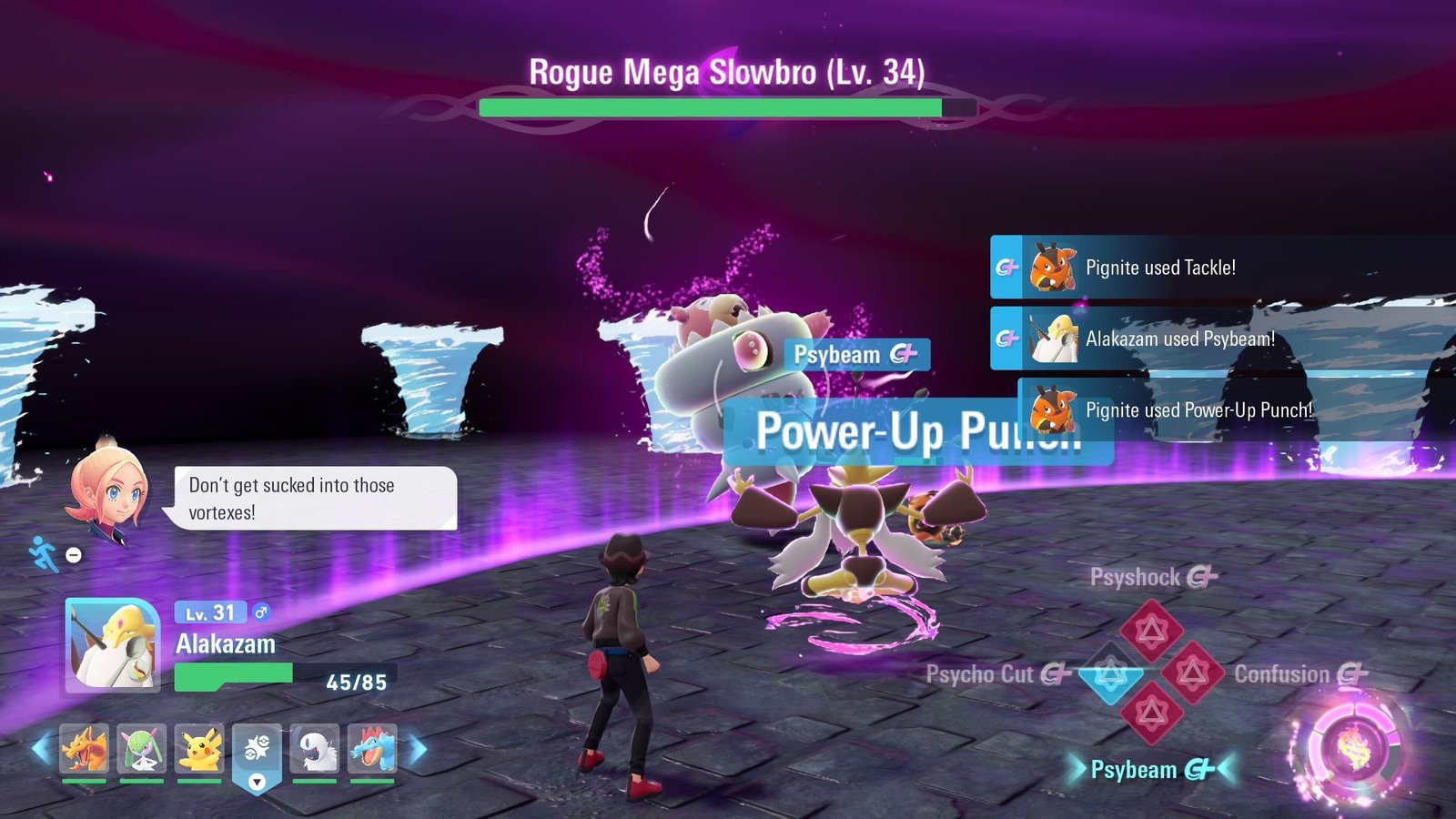Switch to Charizard in the party bar
Screen dimensions: 1456x819
[x=84, y=749]
